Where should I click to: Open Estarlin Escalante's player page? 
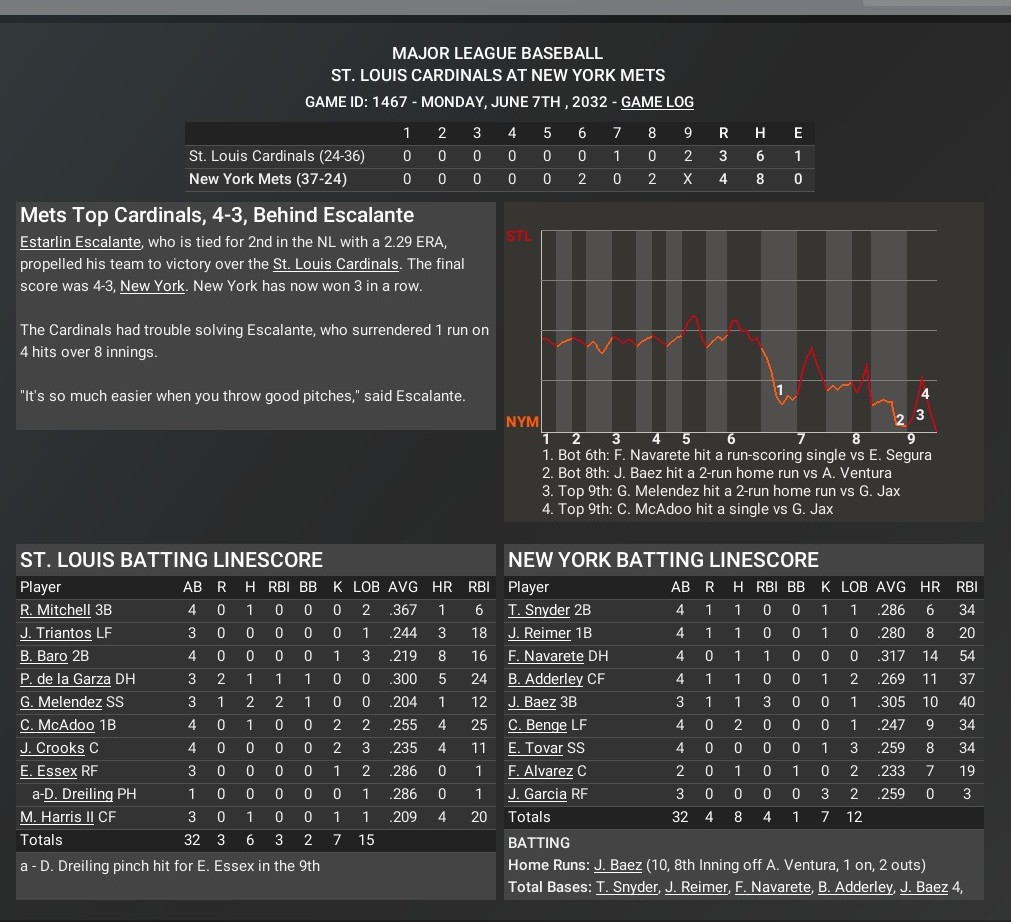click(x=80, y=242)
